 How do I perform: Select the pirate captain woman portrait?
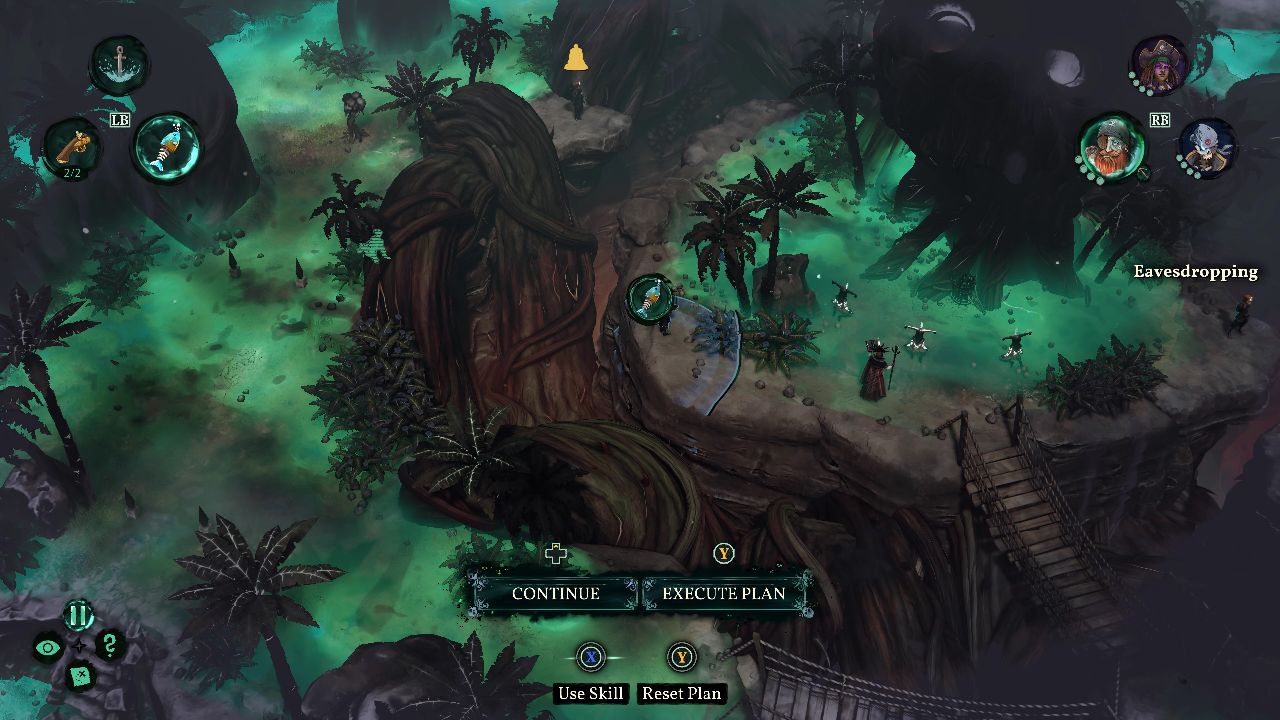[1161, 65]
